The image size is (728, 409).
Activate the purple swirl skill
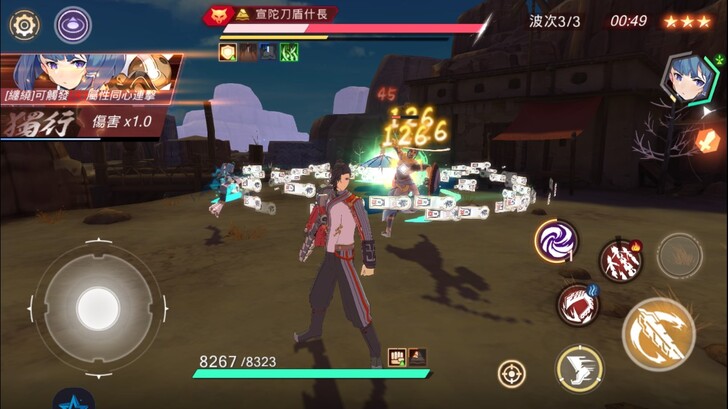[554, 240]
